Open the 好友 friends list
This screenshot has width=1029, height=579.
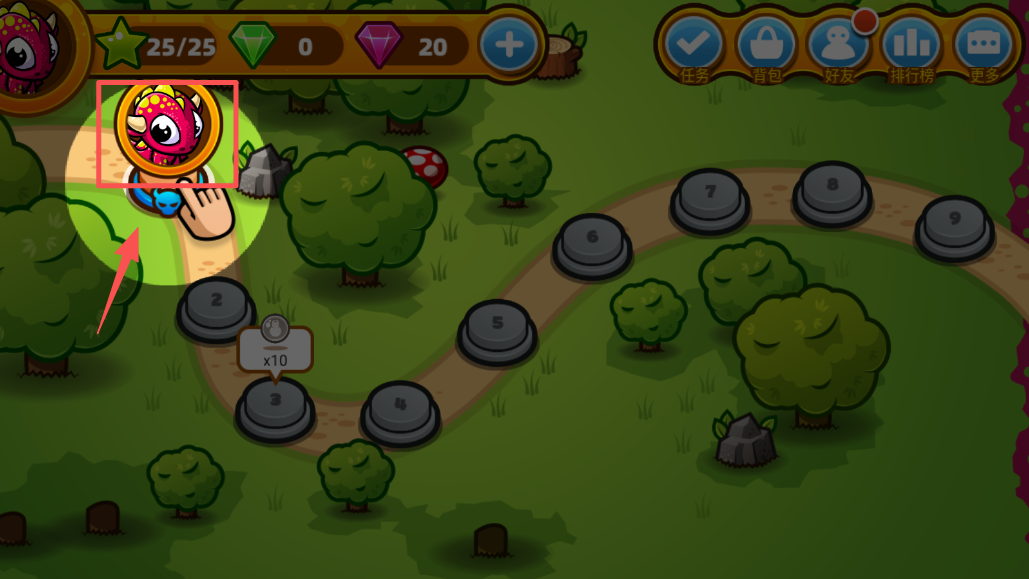(839, 45)
